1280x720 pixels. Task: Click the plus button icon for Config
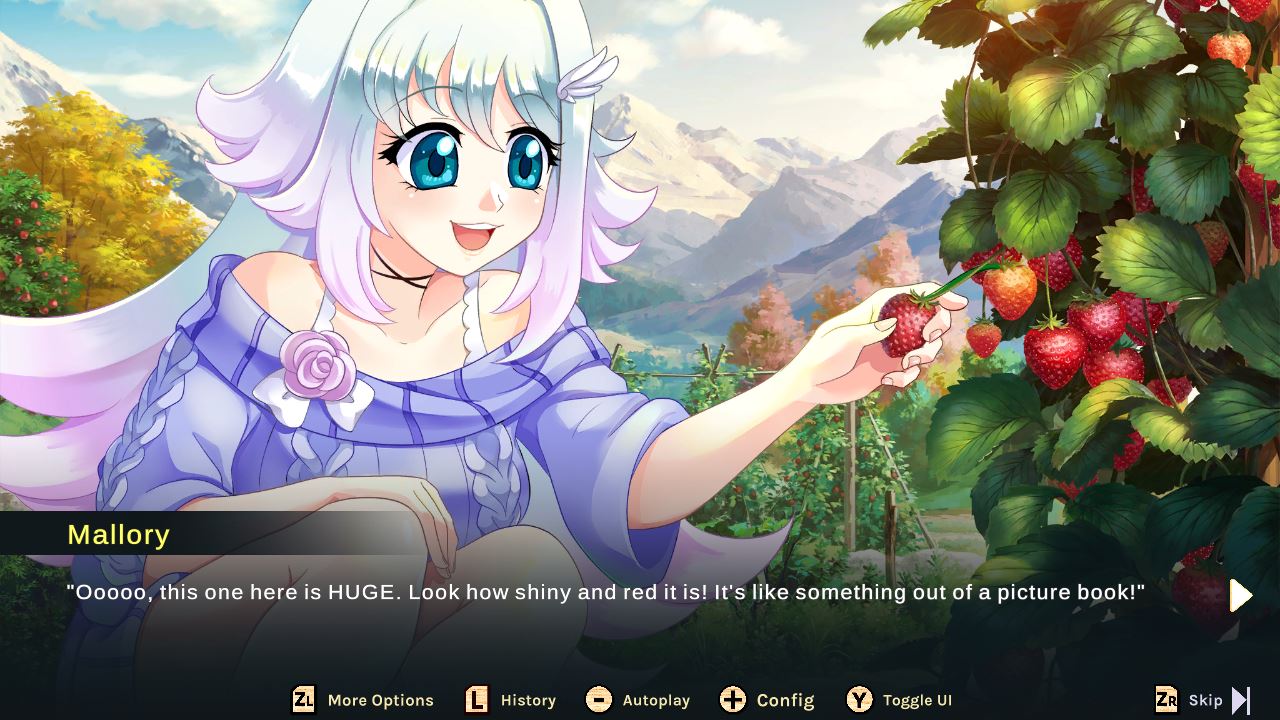tap(735, 700)
